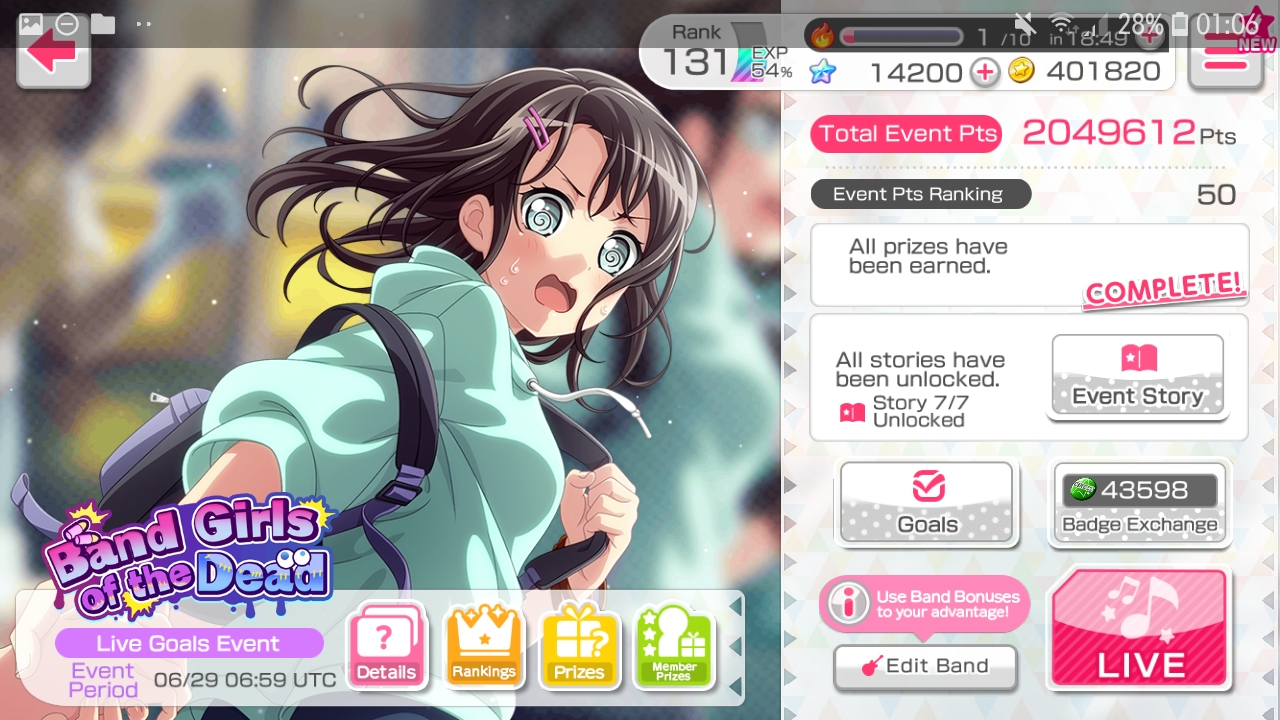View the event Rankings

(x=483, y=647)
